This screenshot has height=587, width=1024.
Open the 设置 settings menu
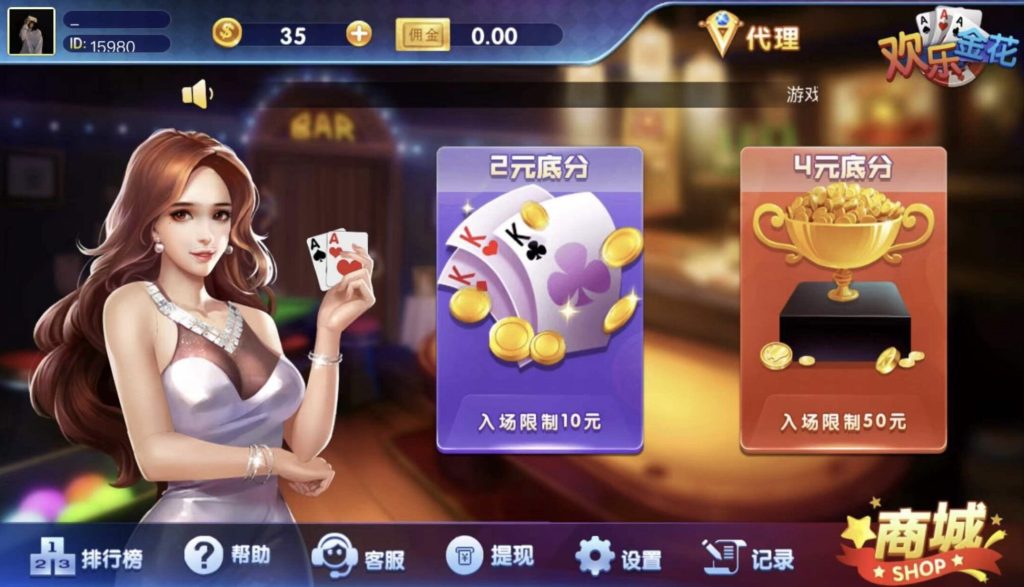(619, 558)
